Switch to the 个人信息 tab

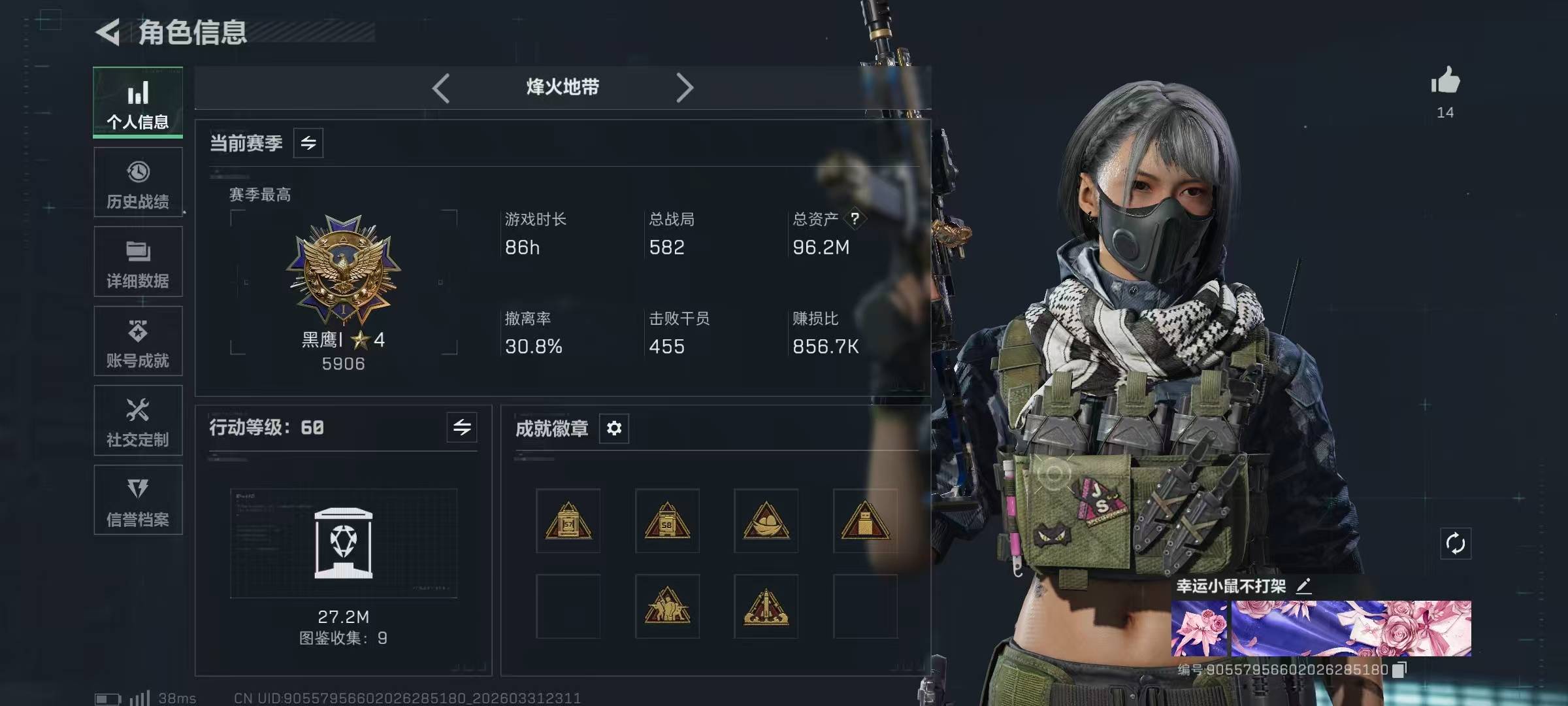[138, 103]
